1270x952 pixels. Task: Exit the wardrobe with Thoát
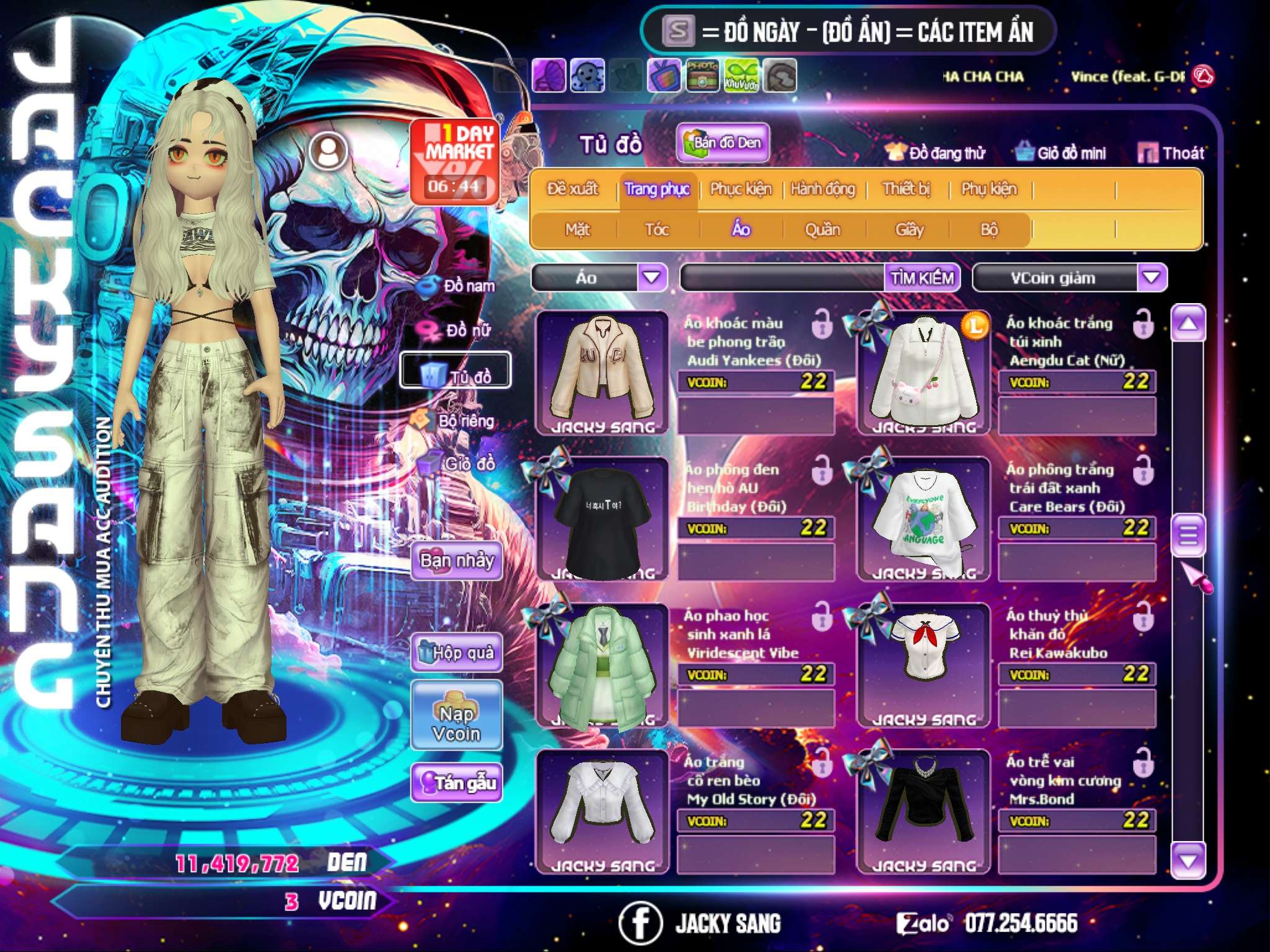click(1171, 152)
